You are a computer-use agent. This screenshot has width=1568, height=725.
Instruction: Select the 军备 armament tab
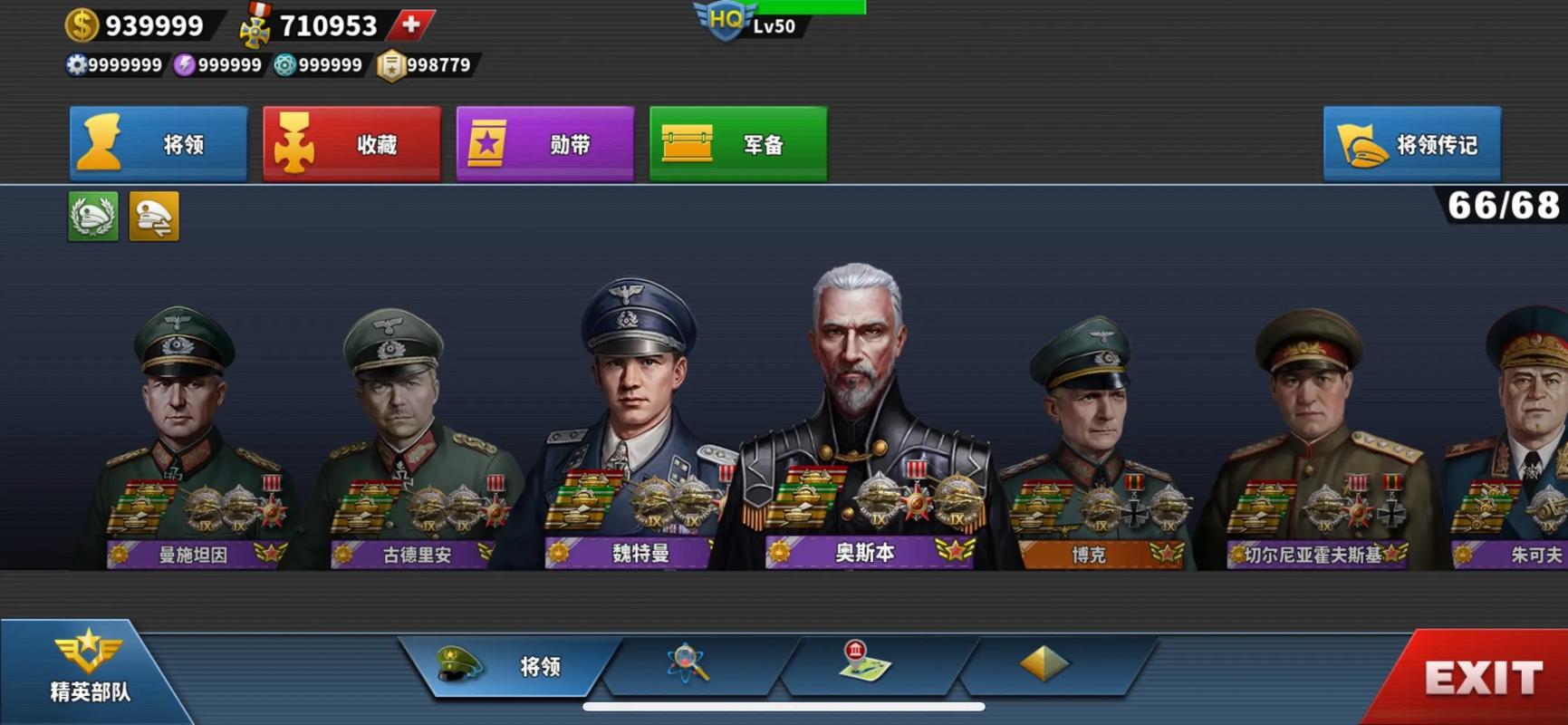click(738, 143)
